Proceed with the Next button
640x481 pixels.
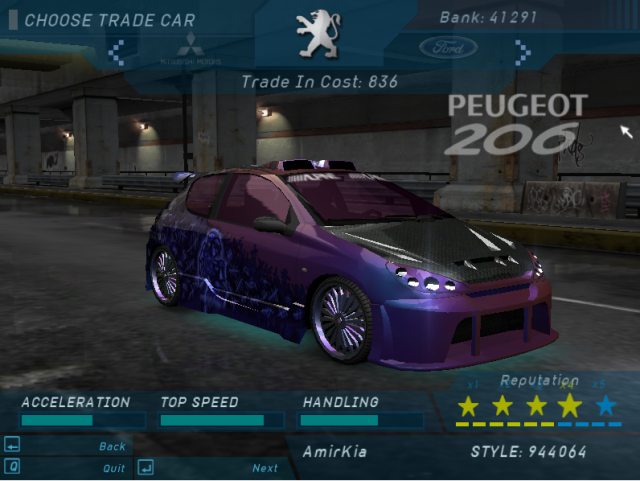264,468
